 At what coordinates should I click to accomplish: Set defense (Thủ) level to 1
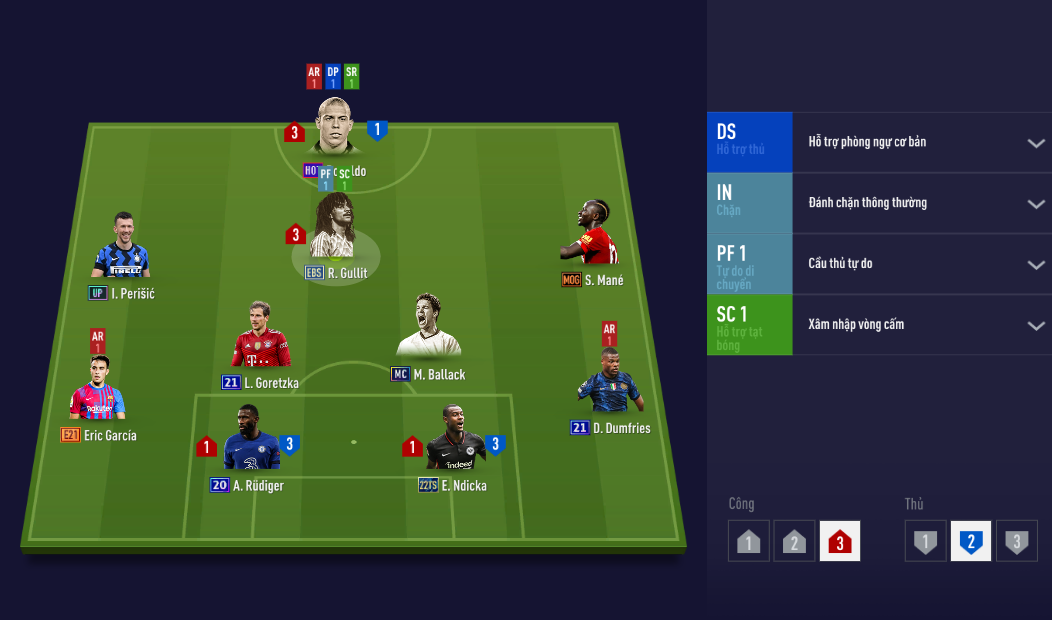click(x=926, y=541)
